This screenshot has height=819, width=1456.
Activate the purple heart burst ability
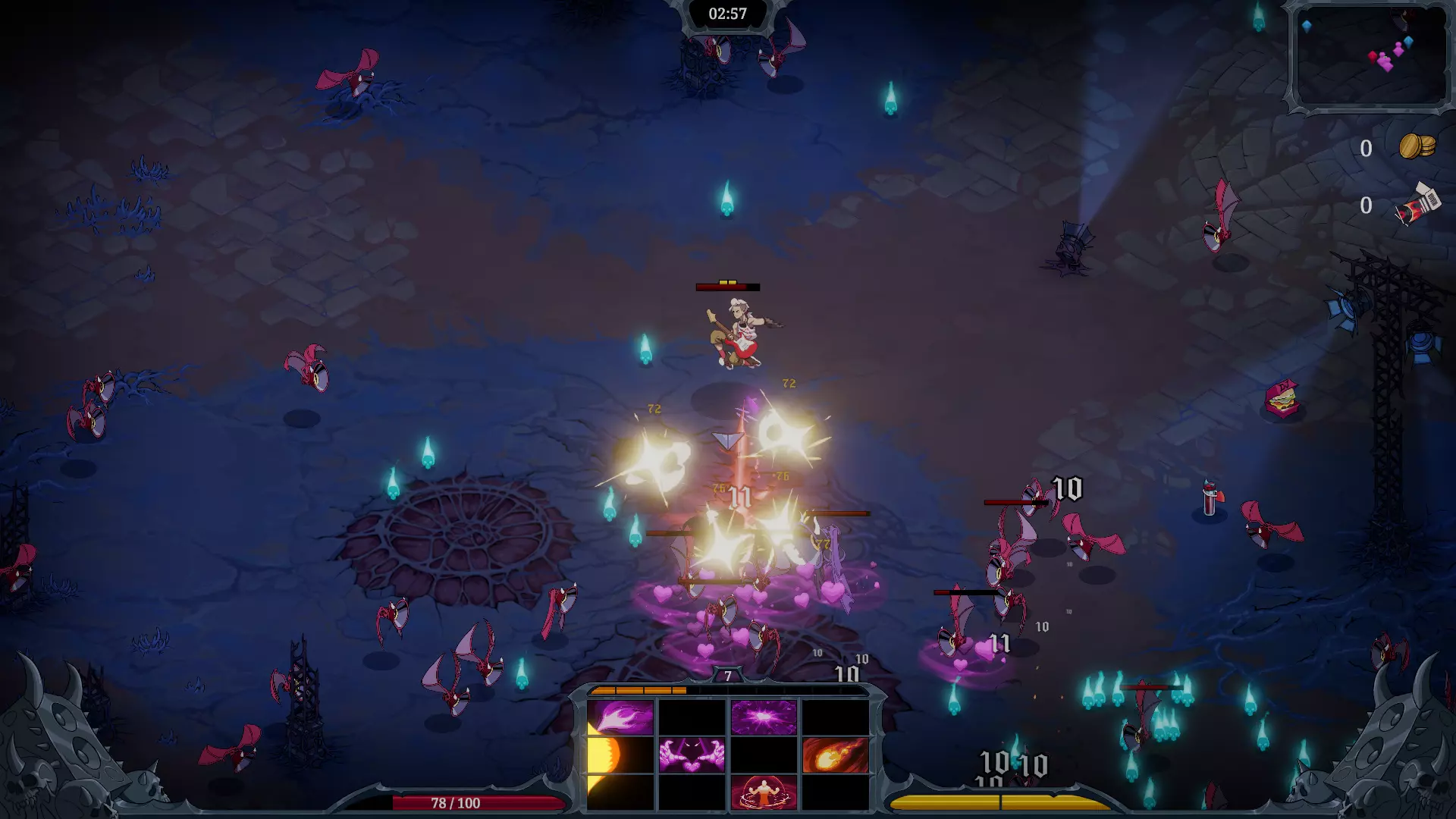(x=764, y=717)
